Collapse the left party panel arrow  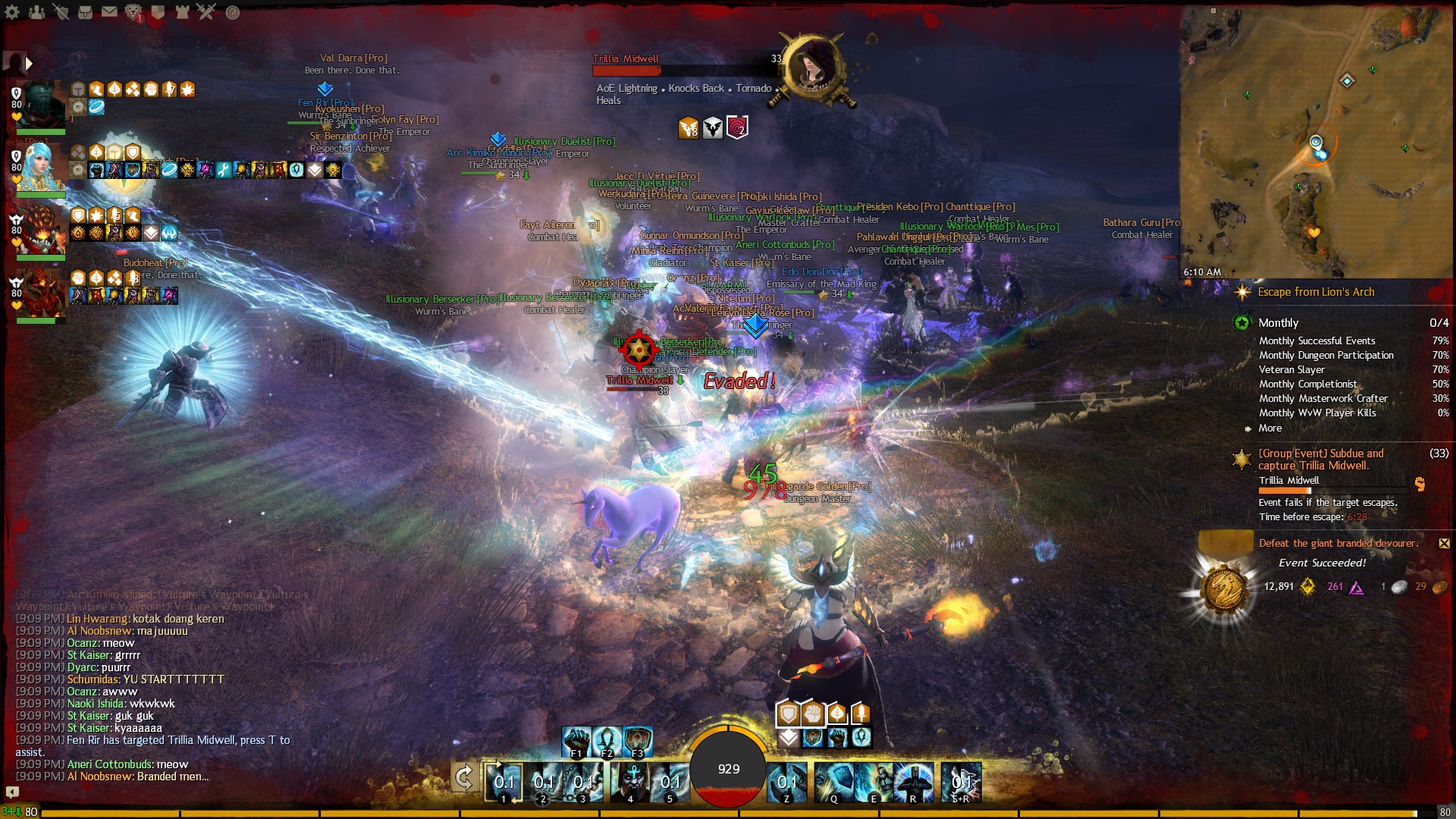[29, 64]
